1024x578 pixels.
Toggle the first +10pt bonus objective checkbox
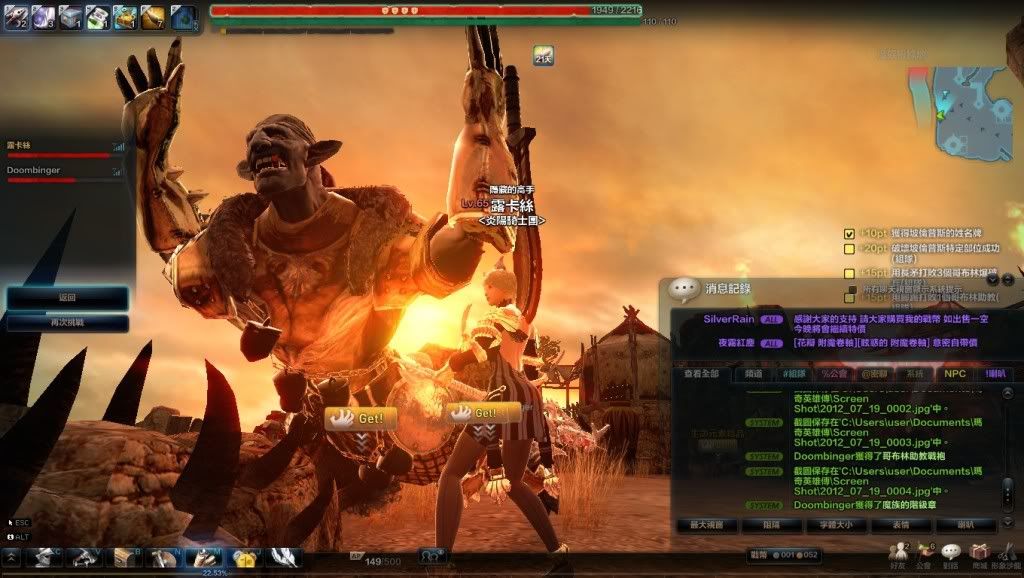pyautogui.click(x=849, y=233)
